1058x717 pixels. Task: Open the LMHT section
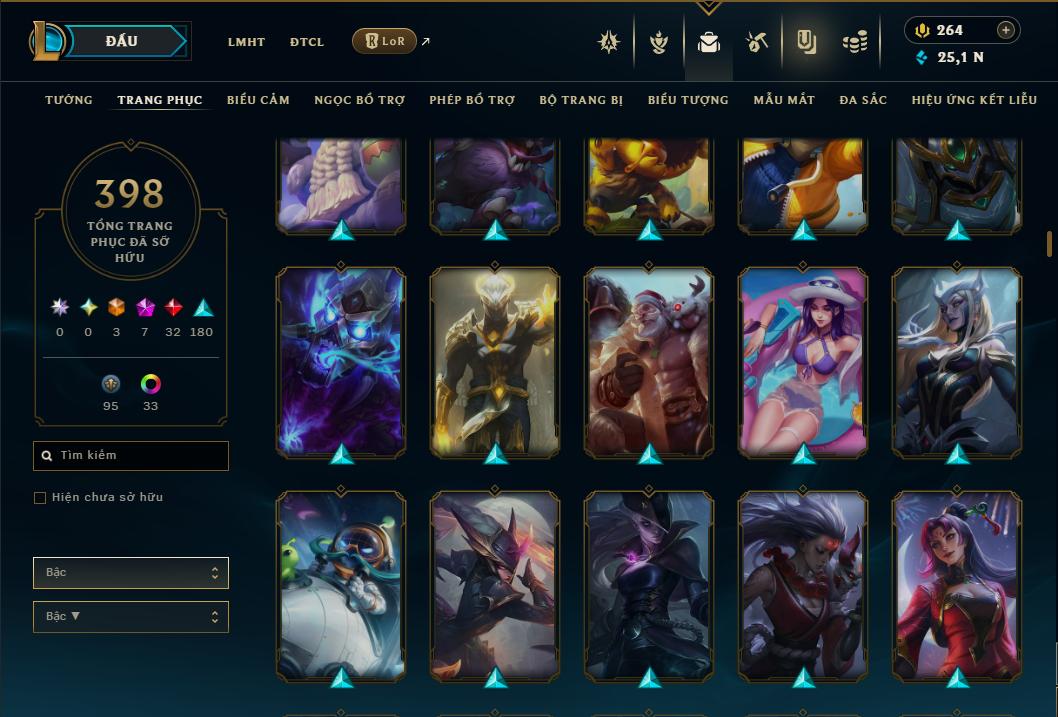246,42
